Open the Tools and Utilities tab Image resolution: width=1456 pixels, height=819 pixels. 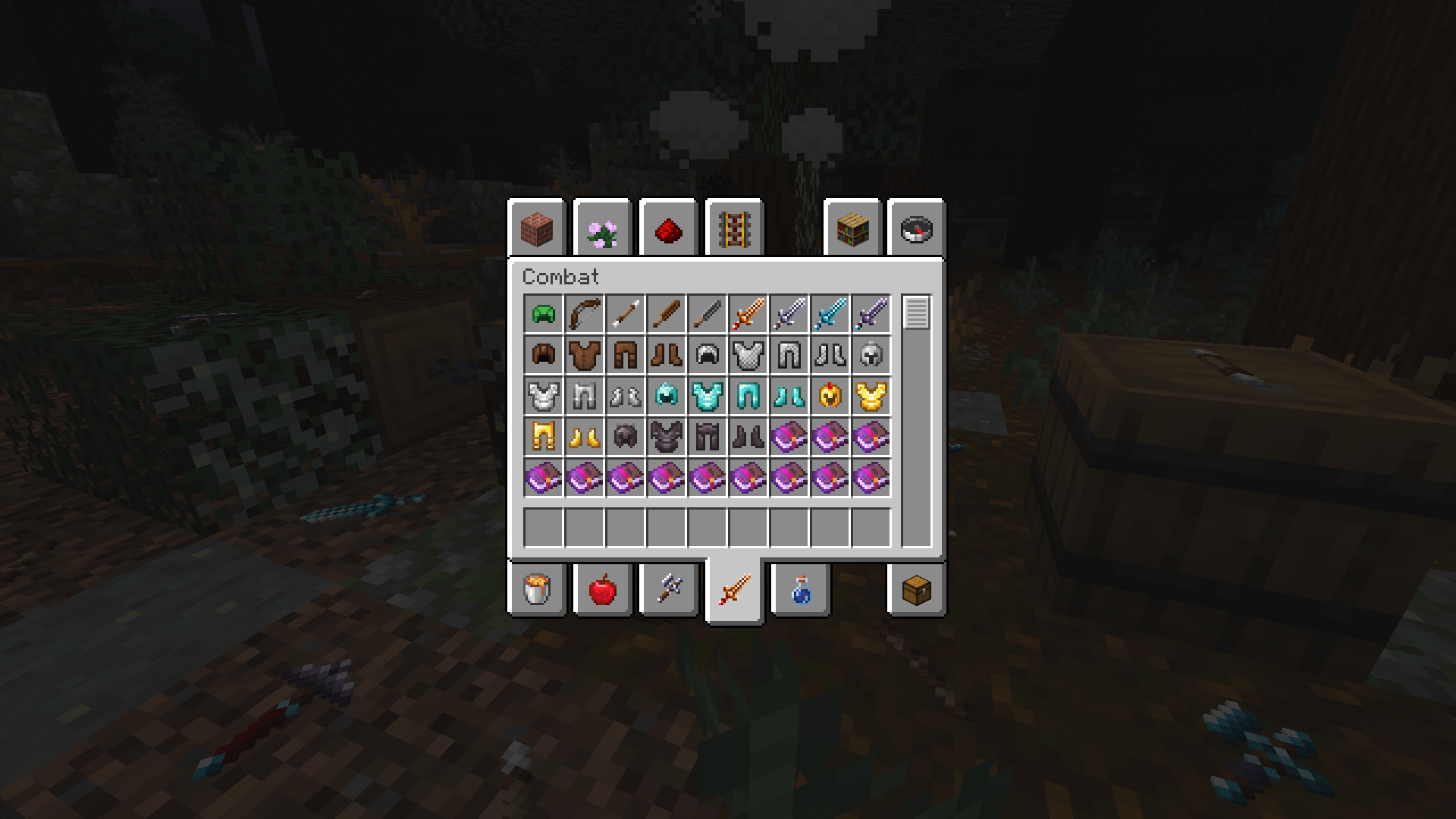click(x=668, y=590)
